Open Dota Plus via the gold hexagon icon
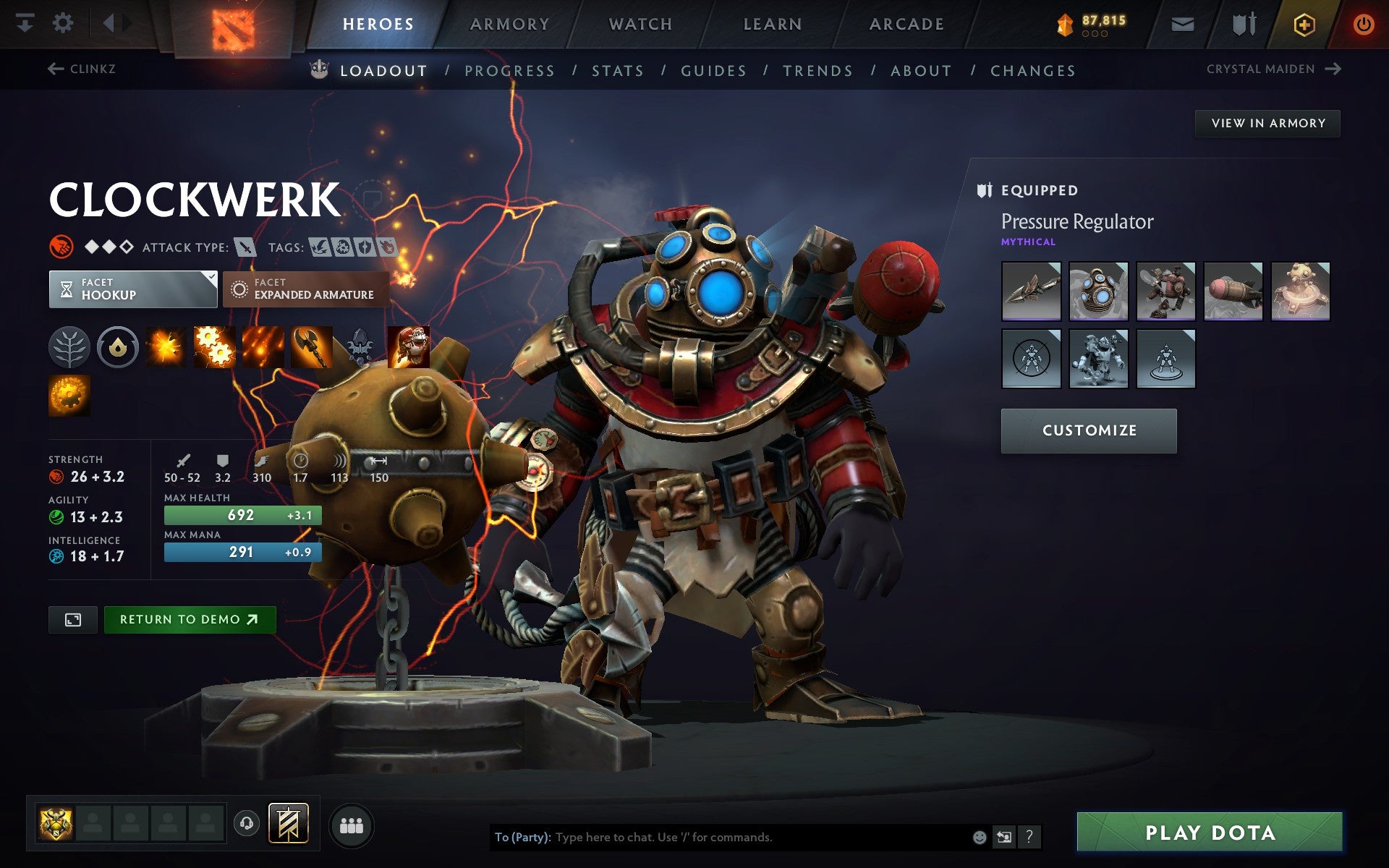The height and width of the screenshot is (868, 1389). 1304,22
